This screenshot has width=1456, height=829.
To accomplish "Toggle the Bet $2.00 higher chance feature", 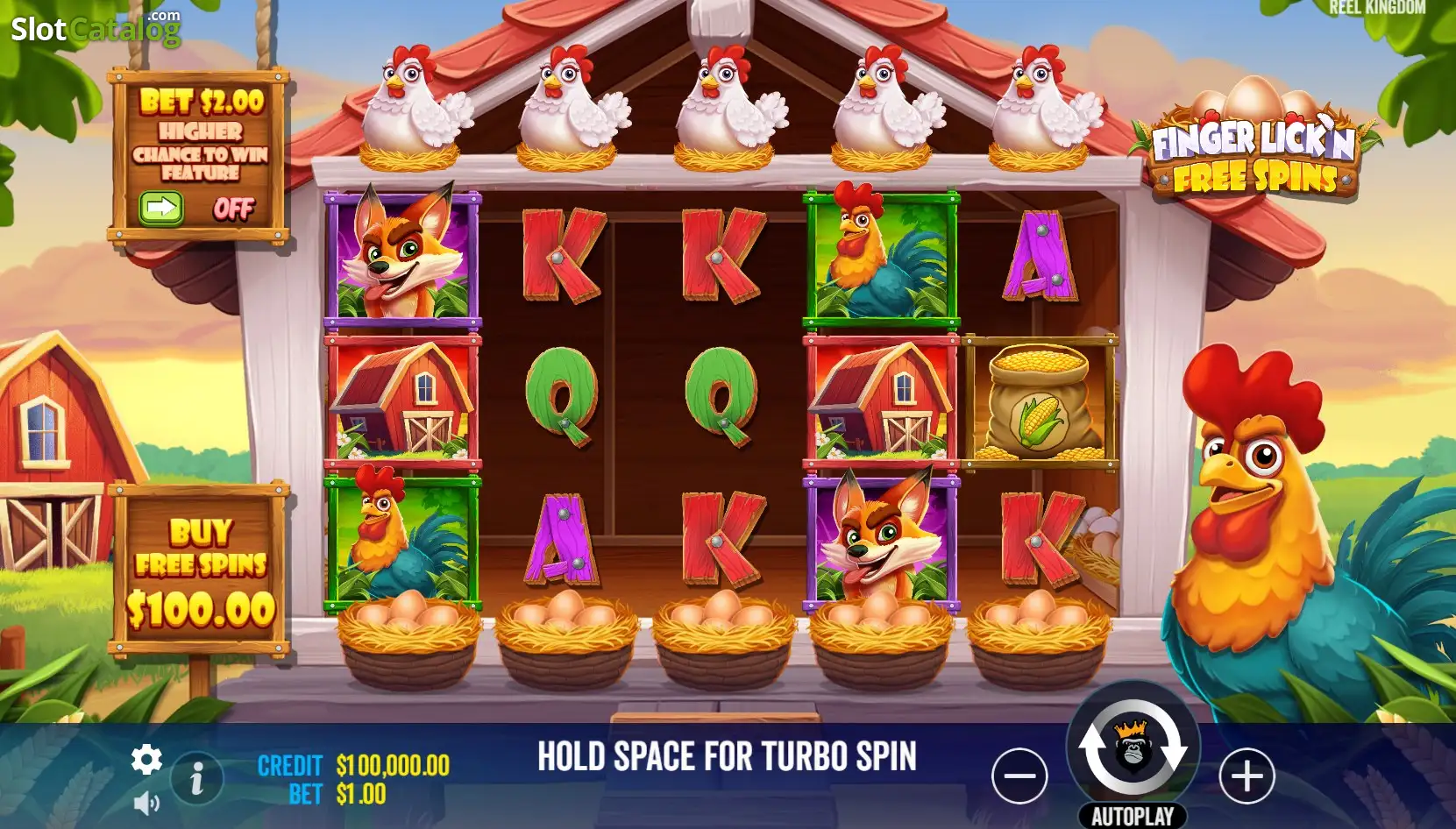I will pyautogui.click(x=162, y=209).
